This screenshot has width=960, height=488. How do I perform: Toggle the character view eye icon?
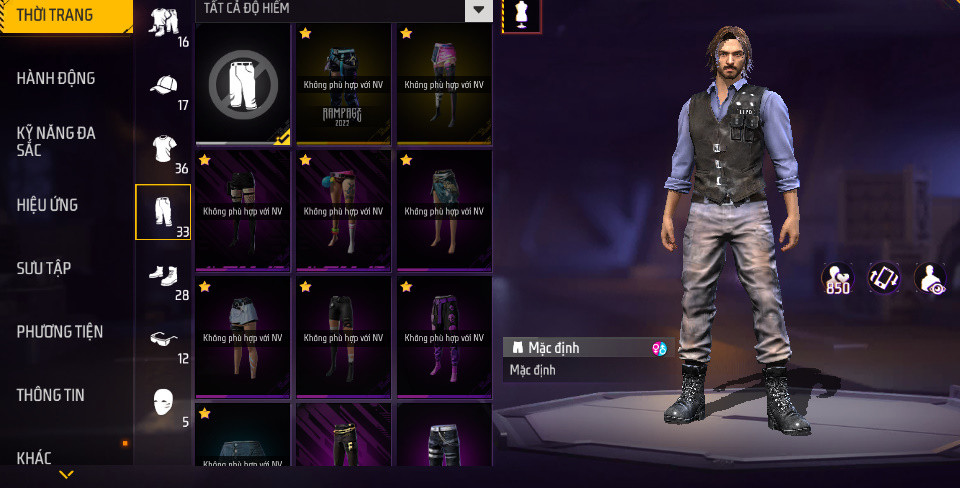(933, 279)
